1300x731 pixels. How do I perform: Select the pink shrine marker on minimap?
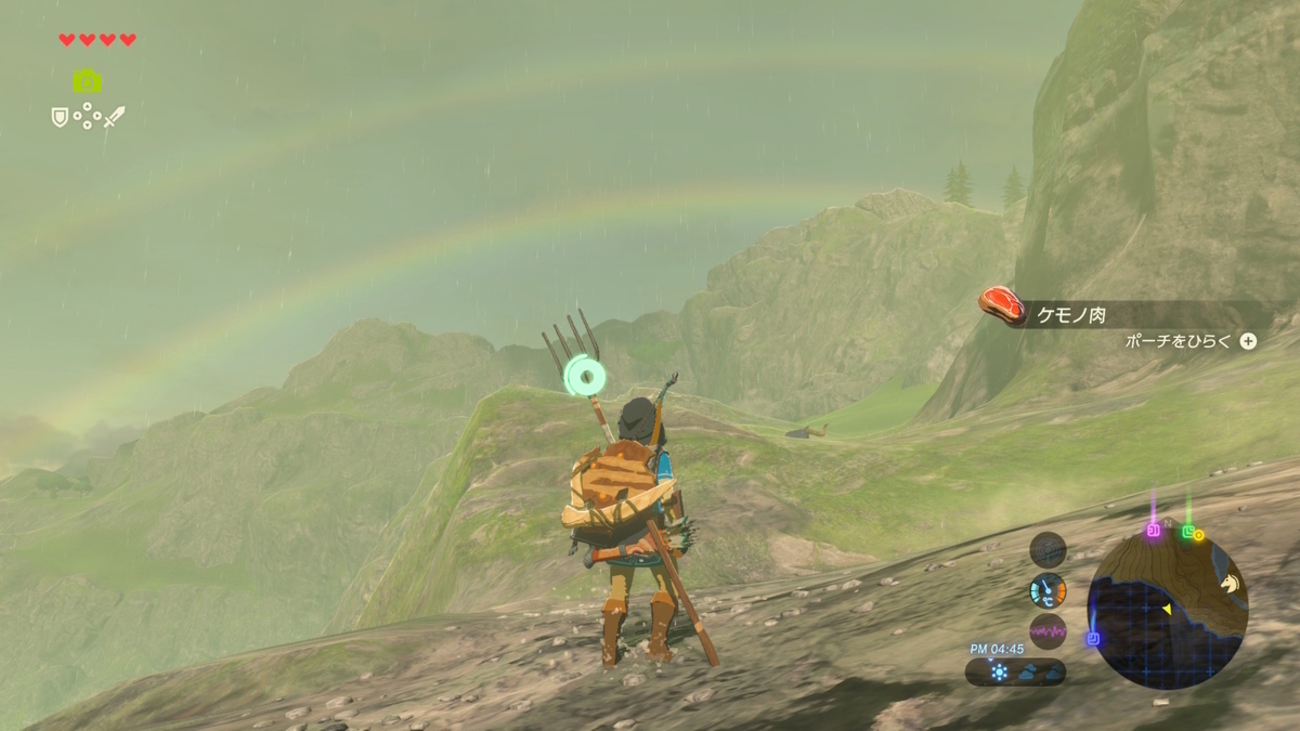point(1153,530)
